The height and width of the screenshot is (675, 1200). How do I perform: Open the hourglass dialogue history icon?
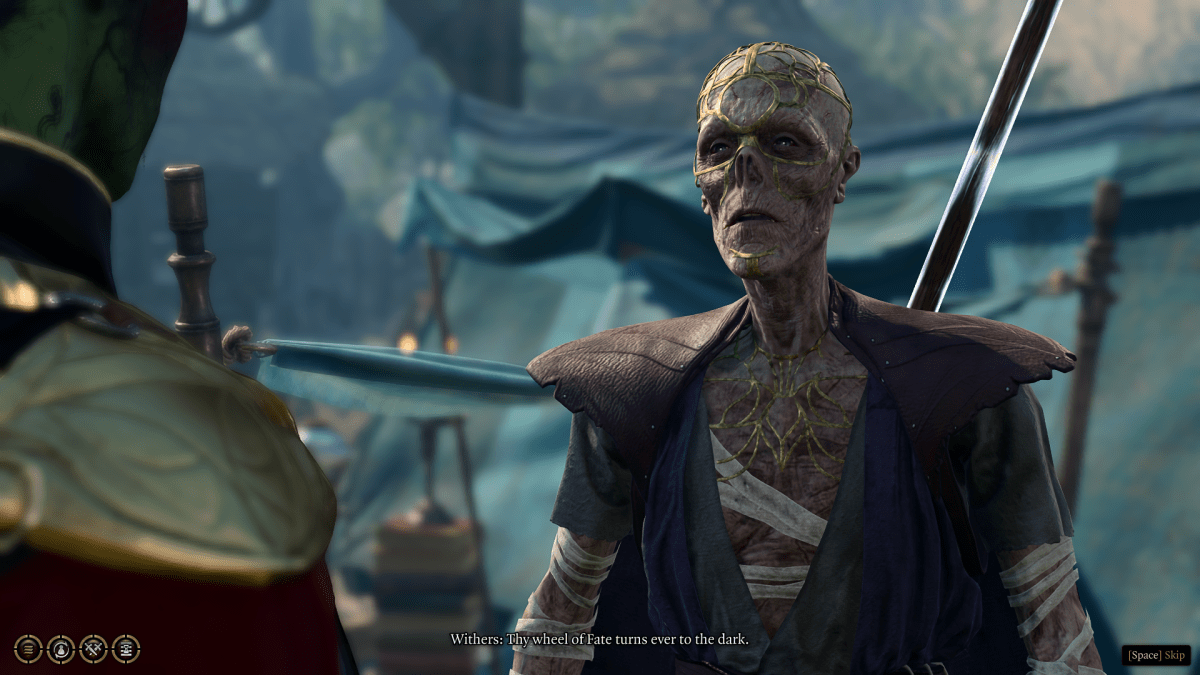tap(126, 649)
